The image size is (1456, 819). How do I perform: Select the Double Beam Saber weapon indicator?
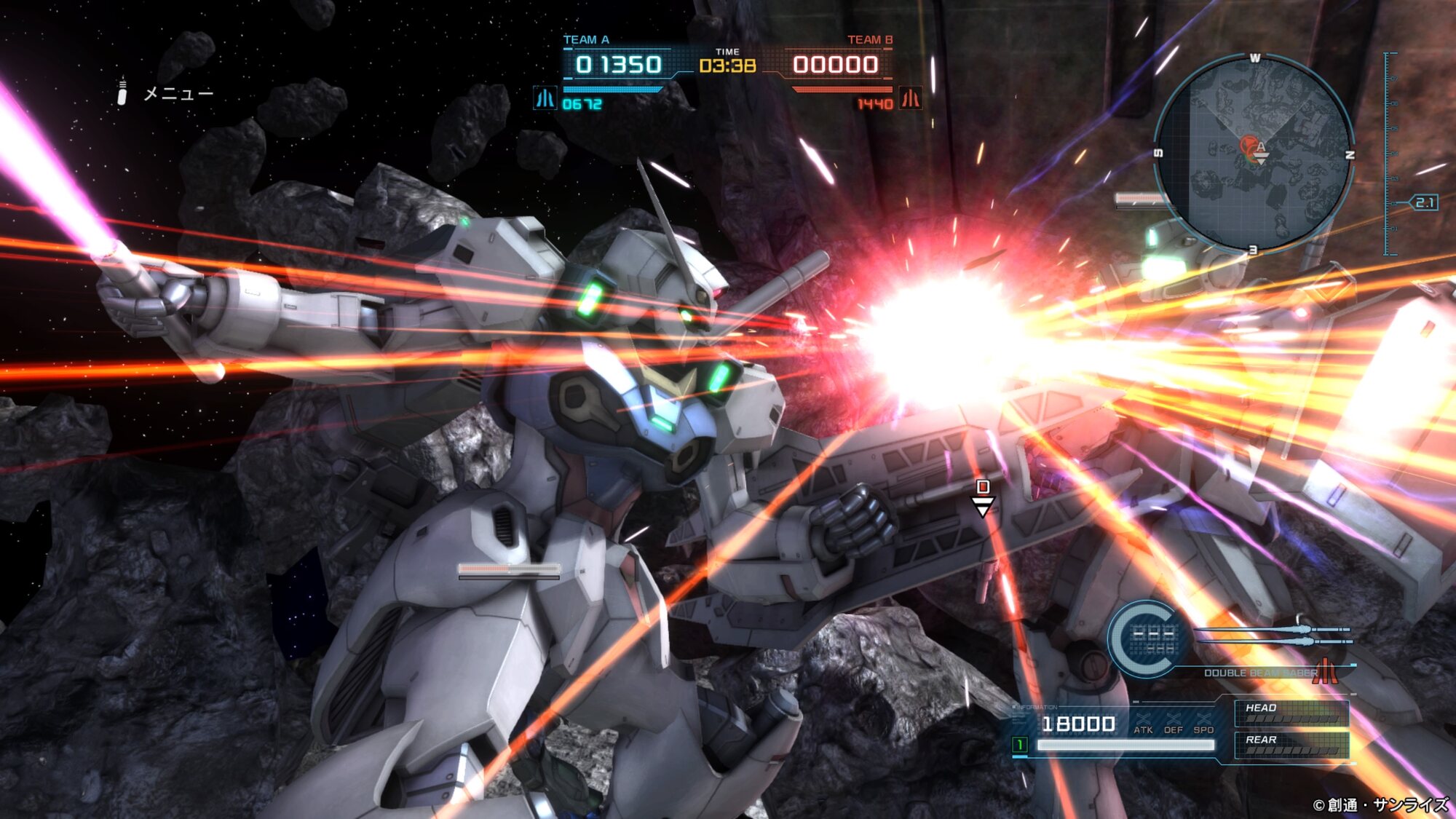click(1259, 672)
